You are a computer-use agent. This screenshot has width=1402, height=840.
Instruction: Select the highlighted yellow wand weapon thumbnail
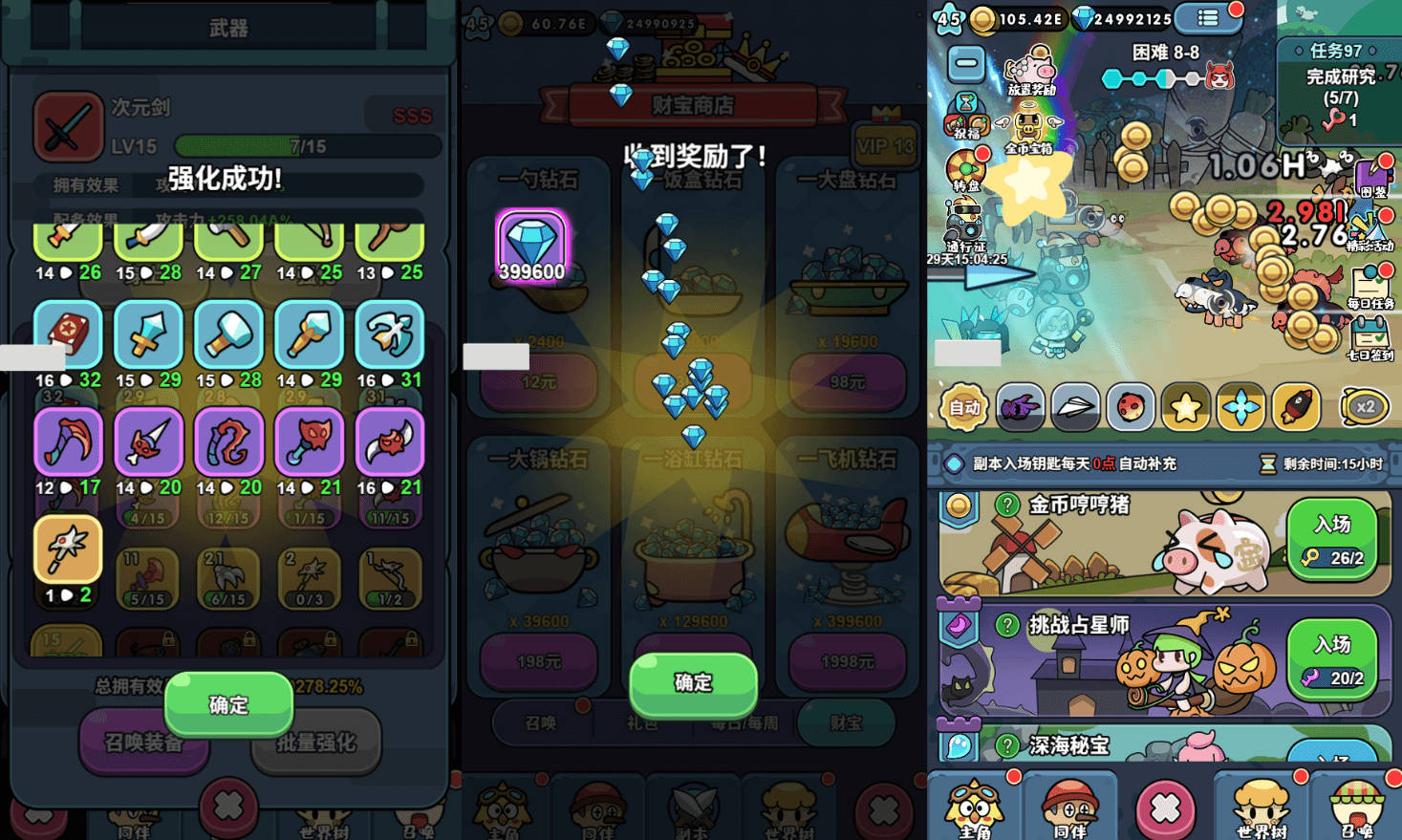point(68,550)
